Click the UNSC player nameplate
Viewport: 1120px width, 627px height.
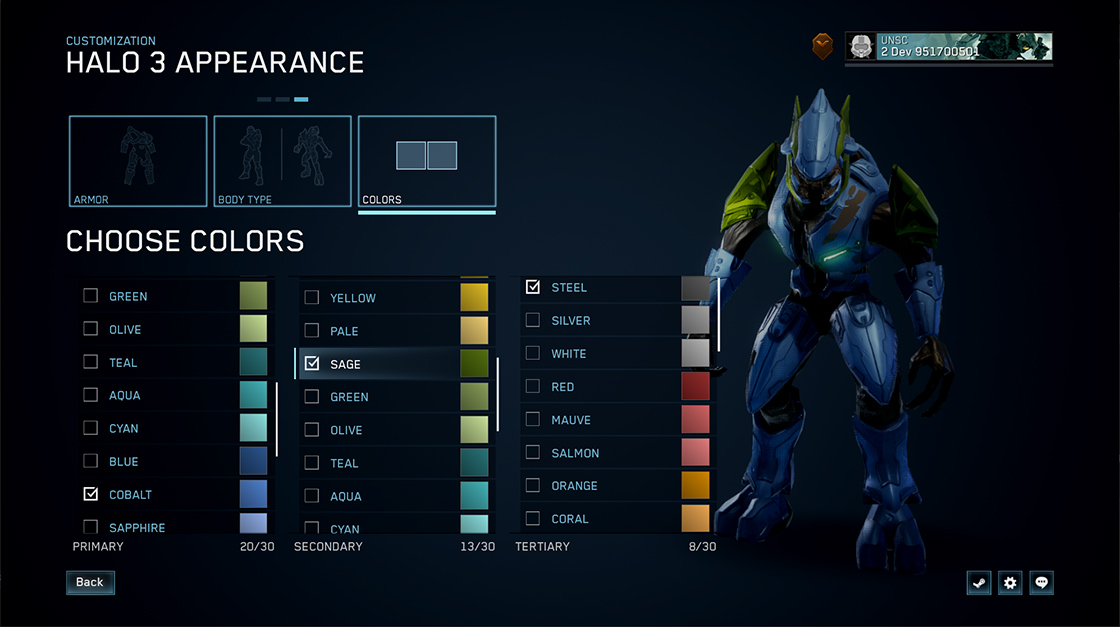pos(948,47)
